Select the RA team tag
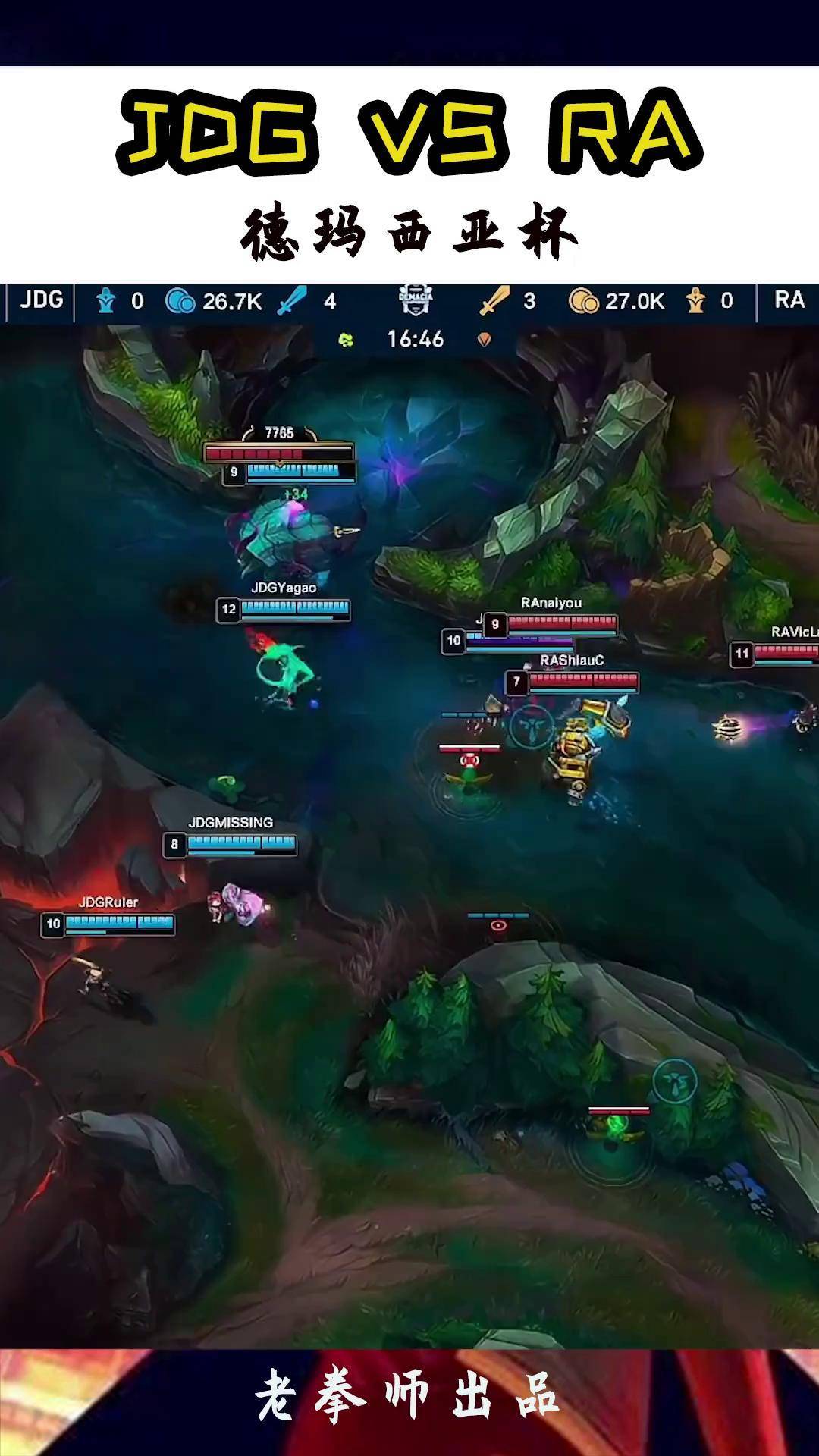819x1456 pixels. pyautogui.click(x=789, y=300)
